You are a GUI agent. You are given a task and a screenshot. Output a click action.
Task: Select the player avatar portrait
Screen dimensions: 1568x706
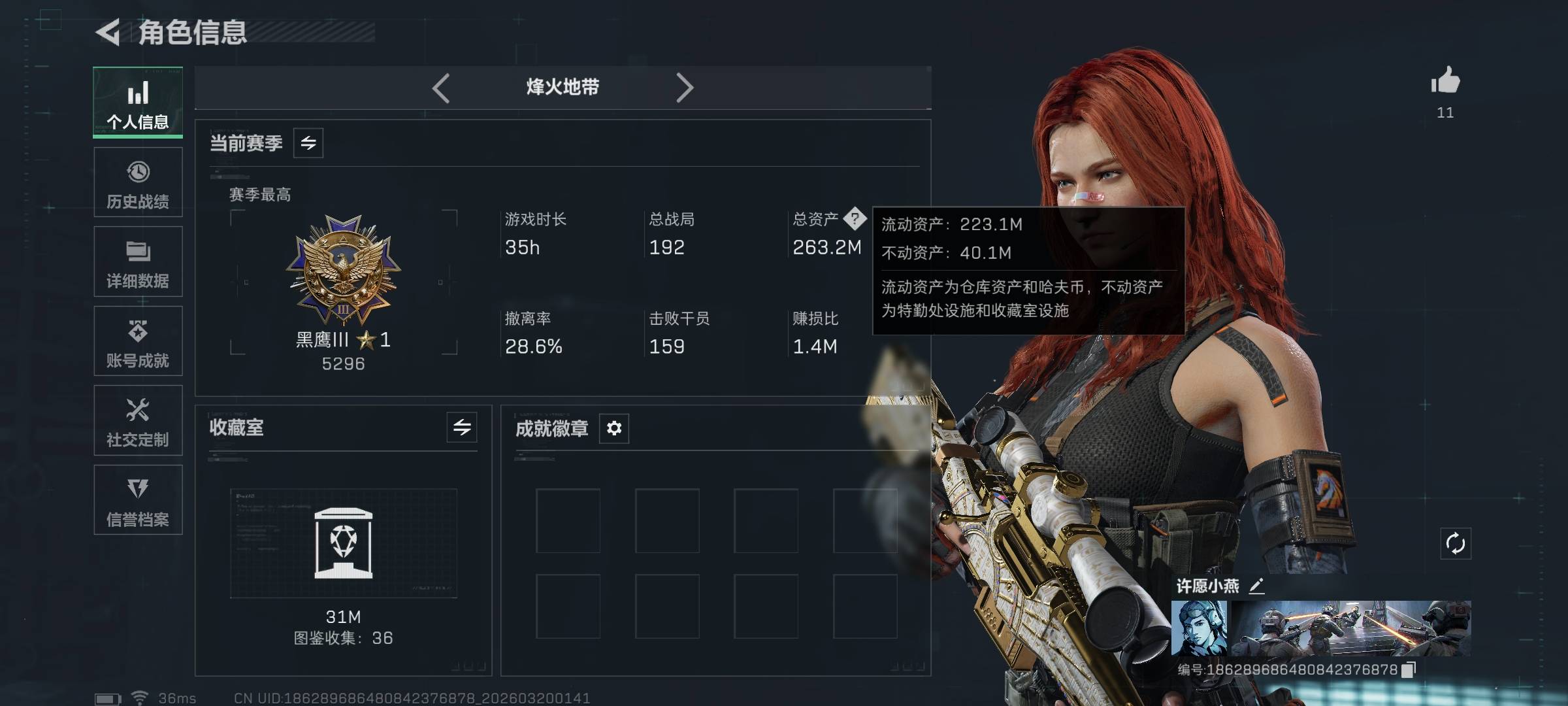(x=1199, y=628)
